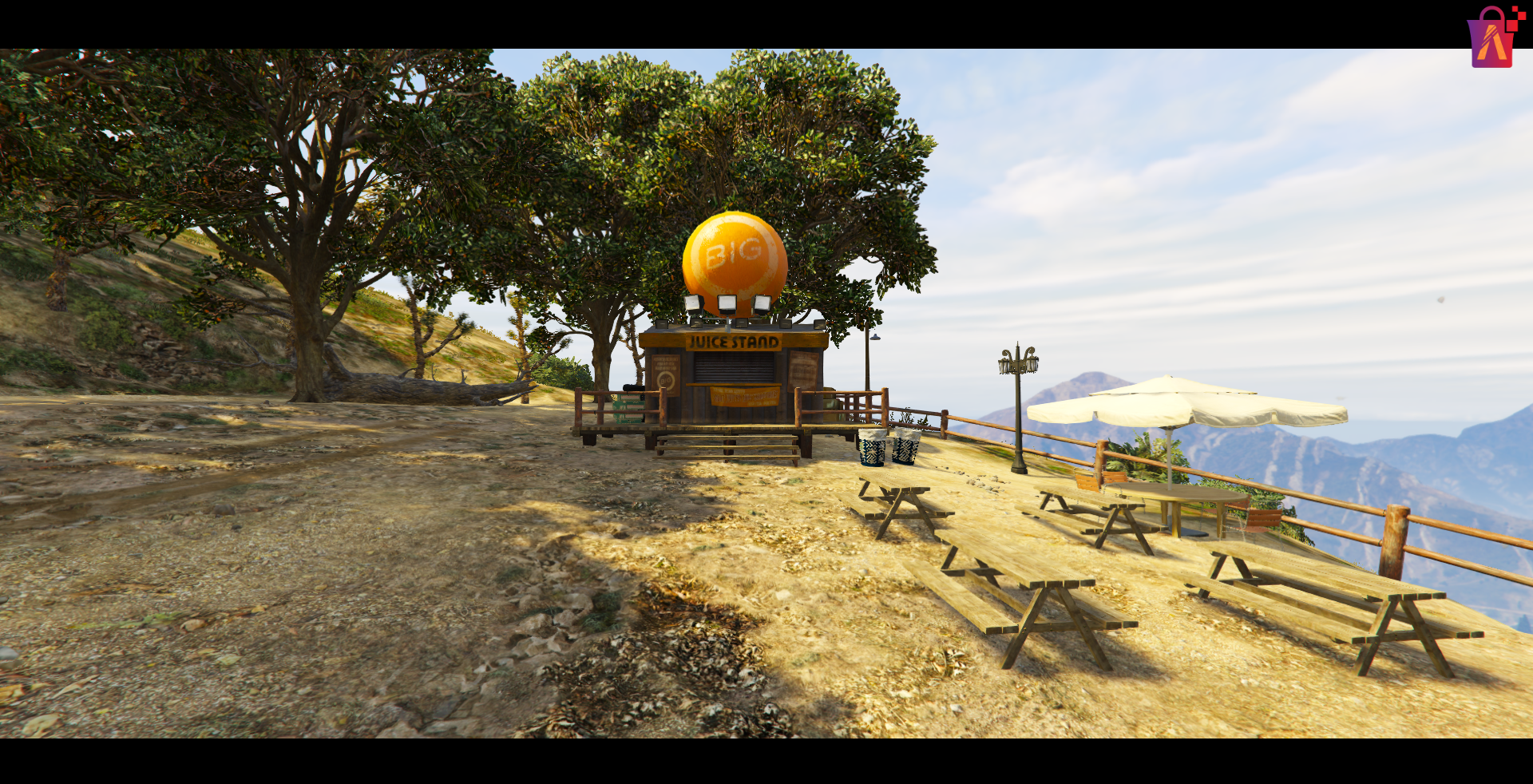Image resolution: width=1533 pixels, height=784 pixels.
Task: Click the shopping bag logo overlay icon
Action: [x=1492, y=38]
